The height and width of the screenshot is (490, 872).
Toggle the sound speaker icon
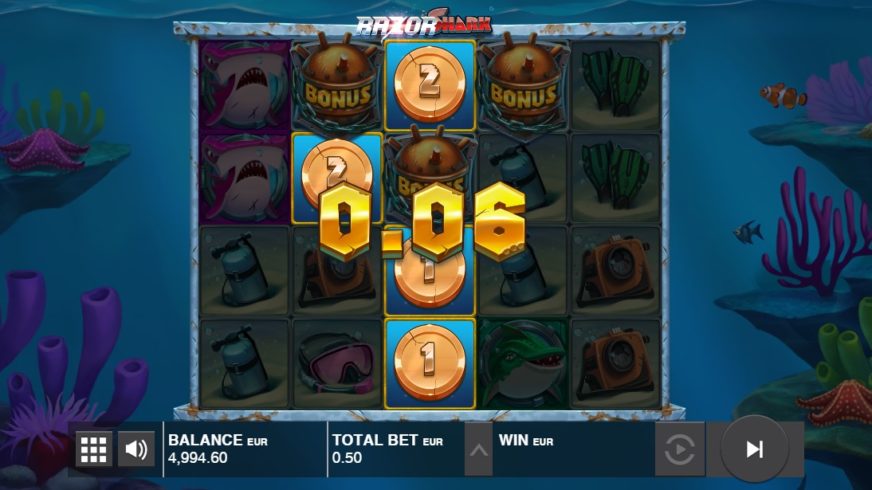(x=136, y=449)
